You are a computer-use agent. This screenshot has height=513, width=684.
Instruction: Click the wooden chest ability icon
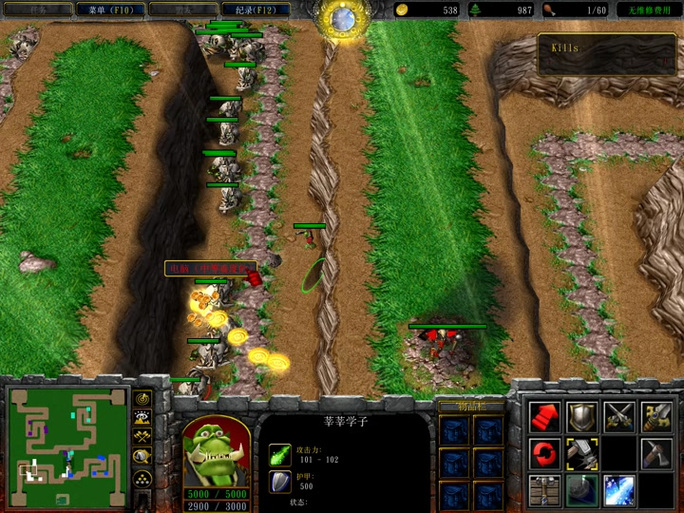pyautogui.click(x=544, y=489)
